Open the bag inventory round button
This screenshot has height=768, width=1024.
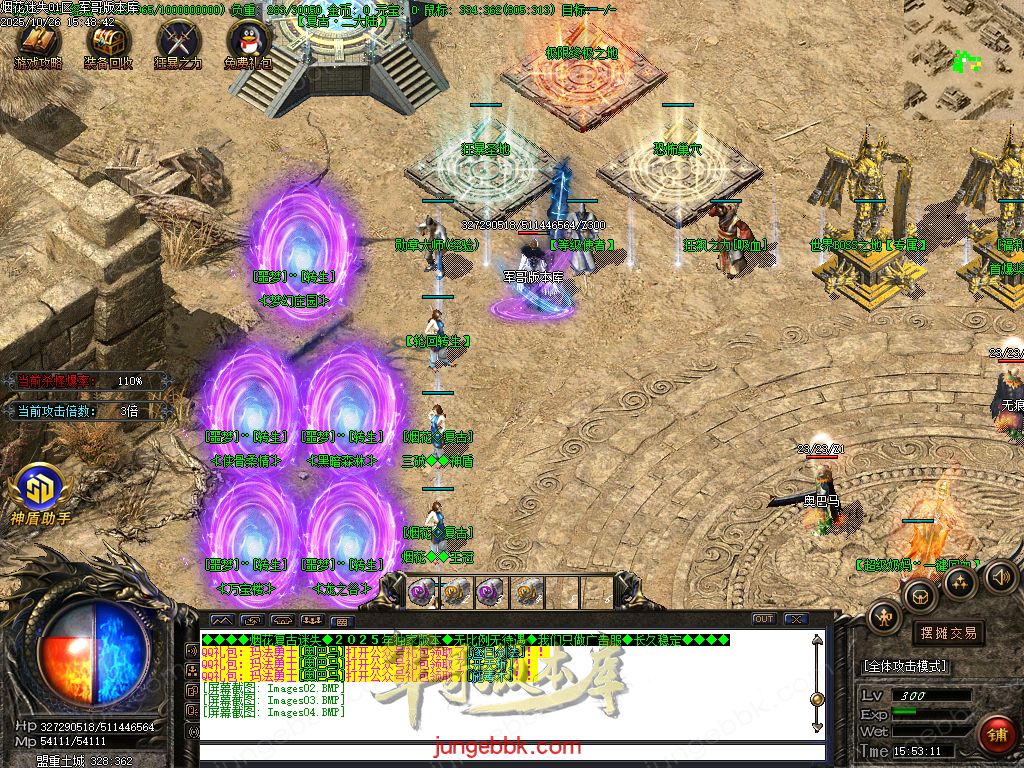(x=919, y=597)
